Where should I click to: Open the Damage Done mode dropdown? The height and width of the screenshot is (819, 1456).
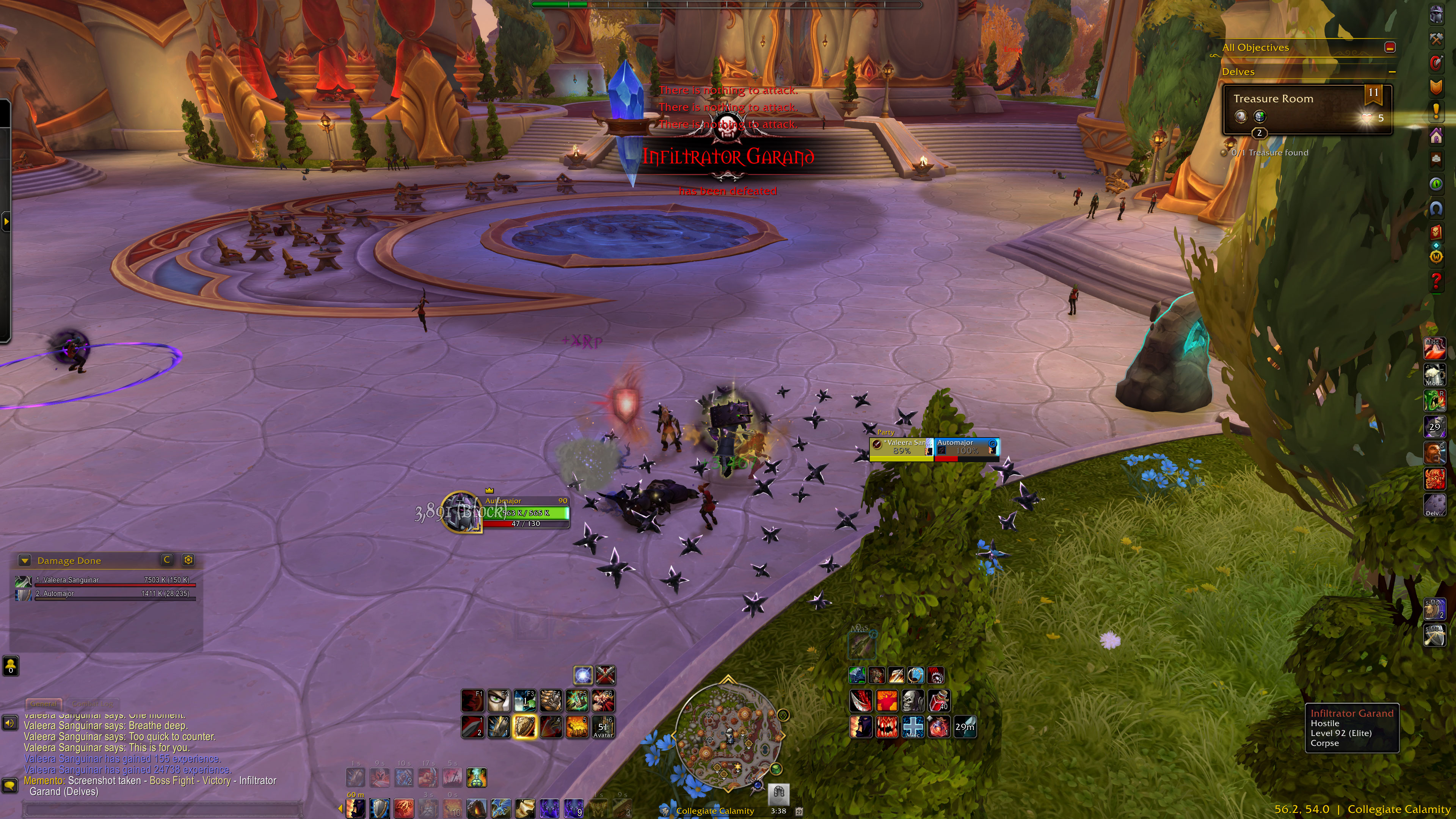pyautogui.click(x=24, y=560)
